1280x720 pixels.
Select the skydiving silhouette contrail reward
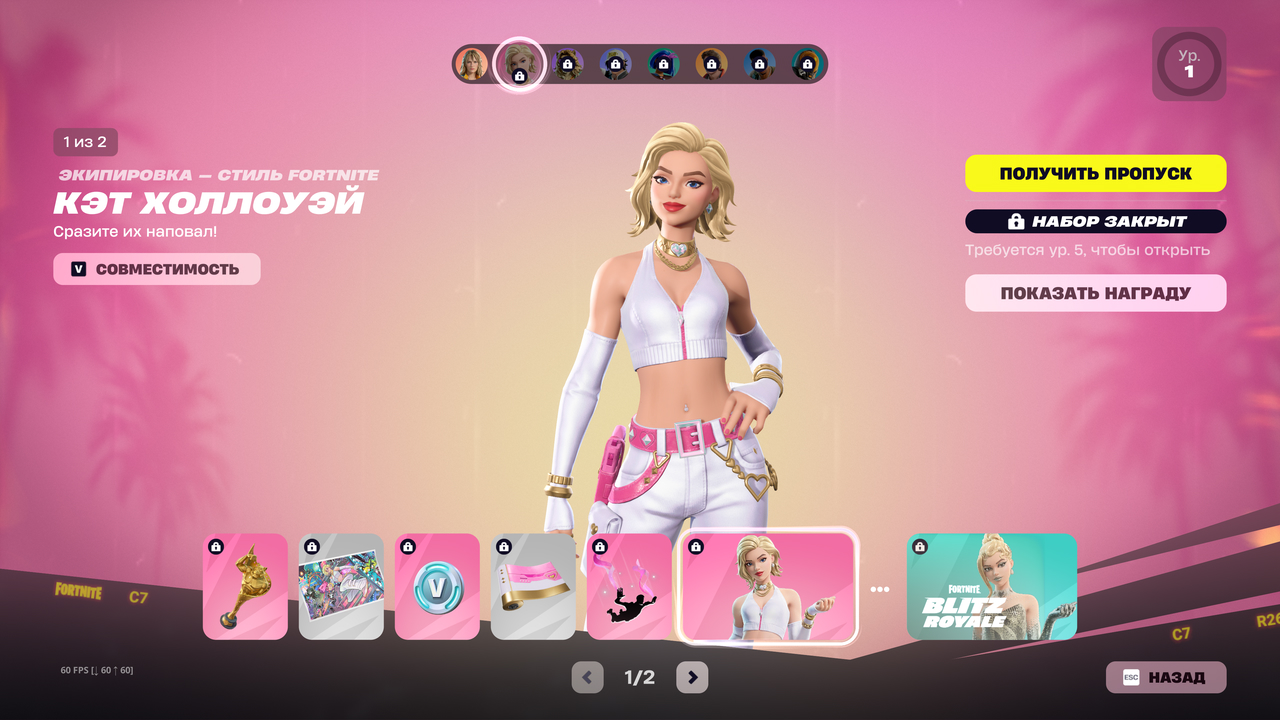[x=629, y=587]
